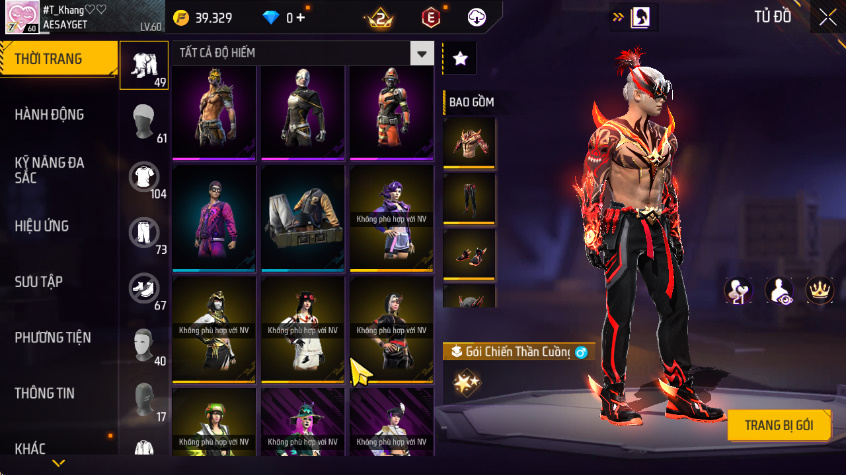
Task: Switch to Kỹ Năng Đa Sắc tab
Action: [49, 169]
